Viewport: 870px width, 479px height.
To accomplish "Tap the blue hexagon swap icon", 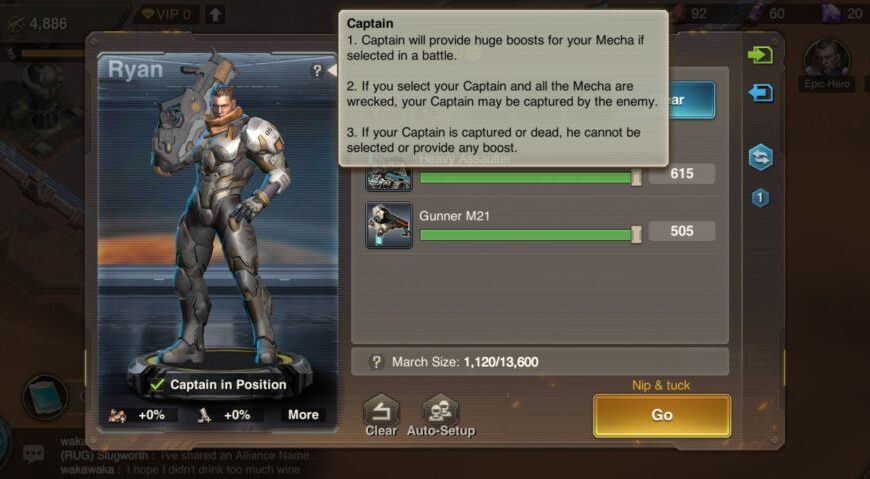I will (760, 157).
